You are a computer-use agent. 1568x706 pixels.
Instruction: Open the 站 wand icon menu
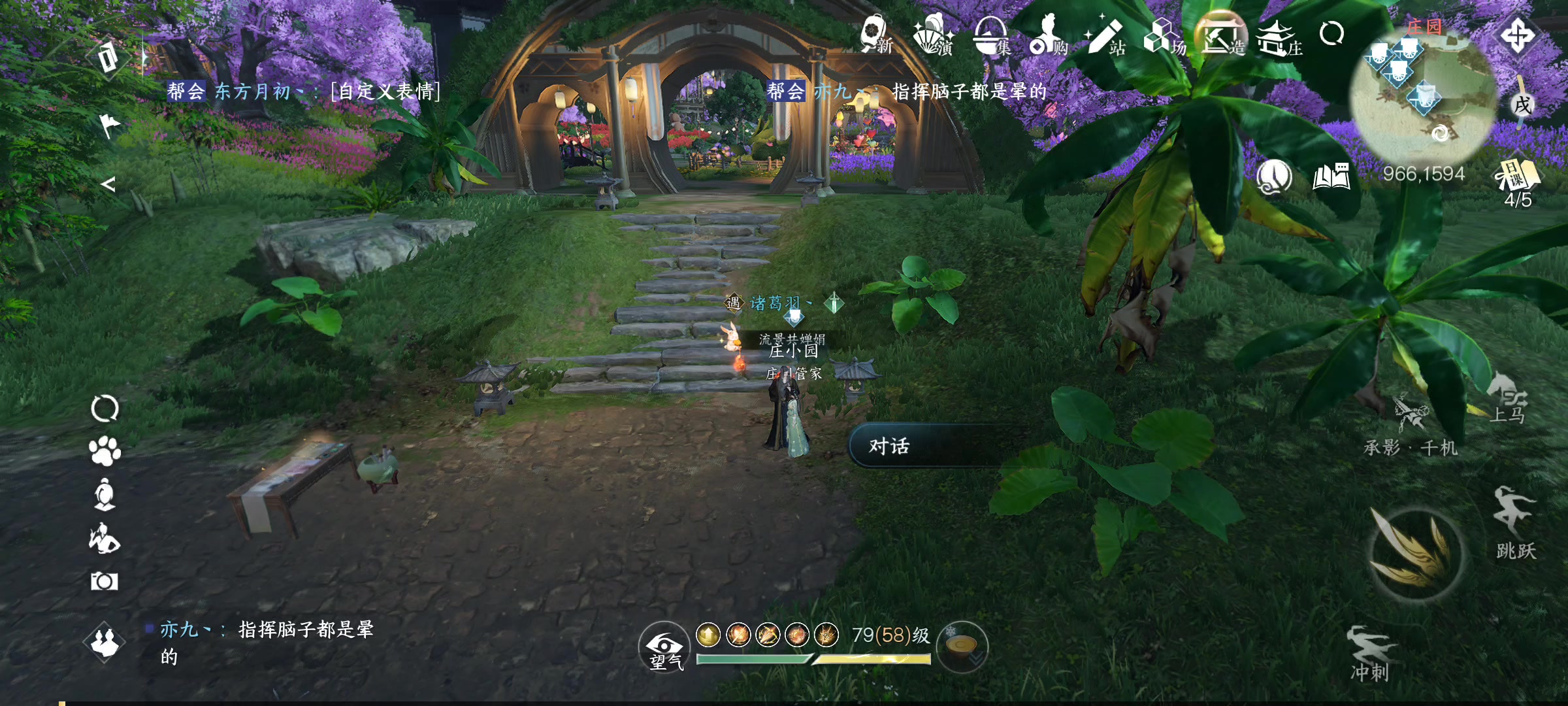coord(1105,35)
